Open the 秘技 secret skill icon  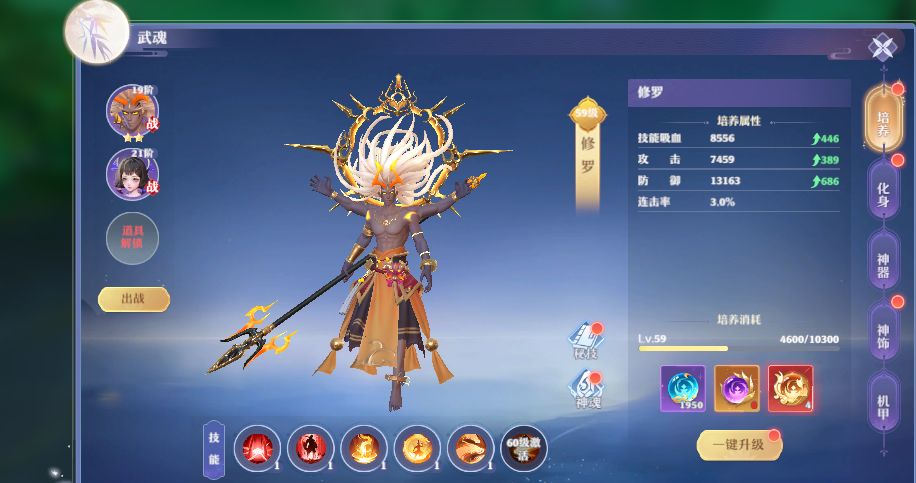click(586, 339)
